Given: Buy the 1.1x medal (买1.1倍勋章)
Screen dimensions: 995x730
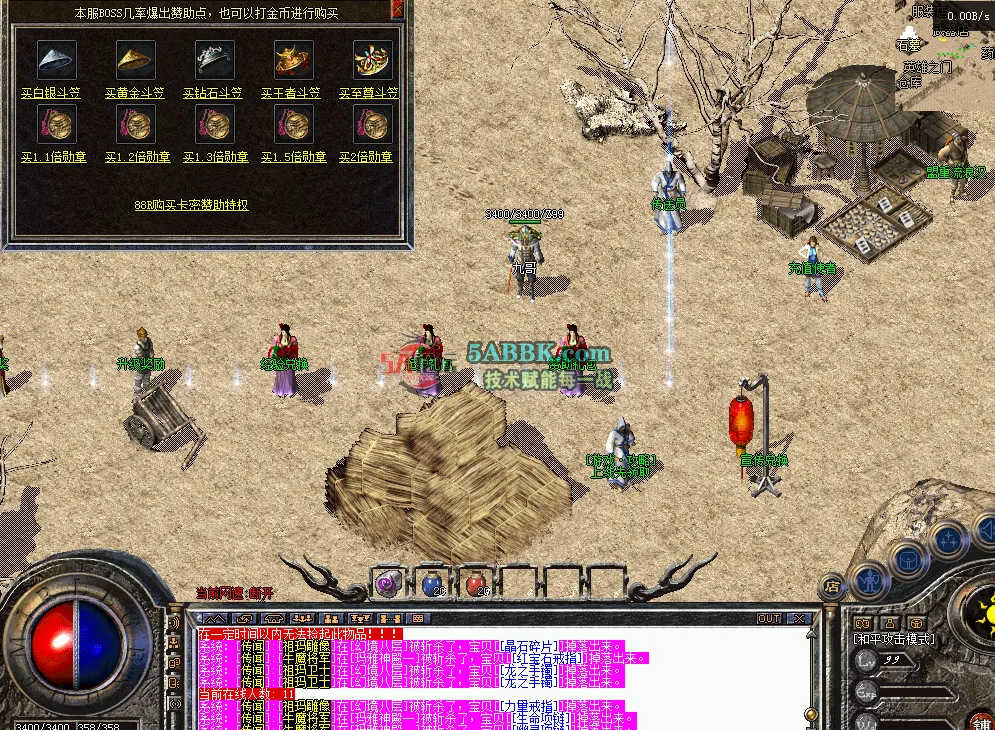Looking at the screenshot, I should tap(57, 157).
